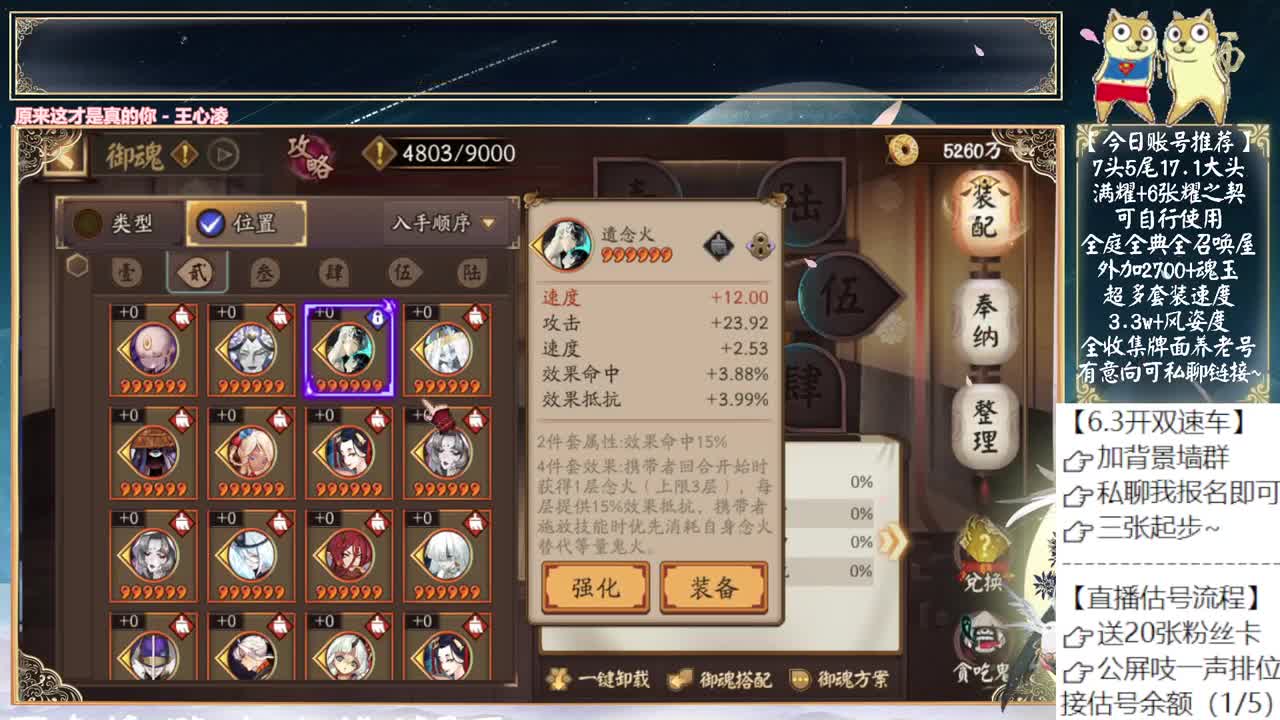Toggle the lock on the selected 遣念火 soul
Image resolution: width=1280 pixels, height=720 pixels.
(x=379, y=316)
